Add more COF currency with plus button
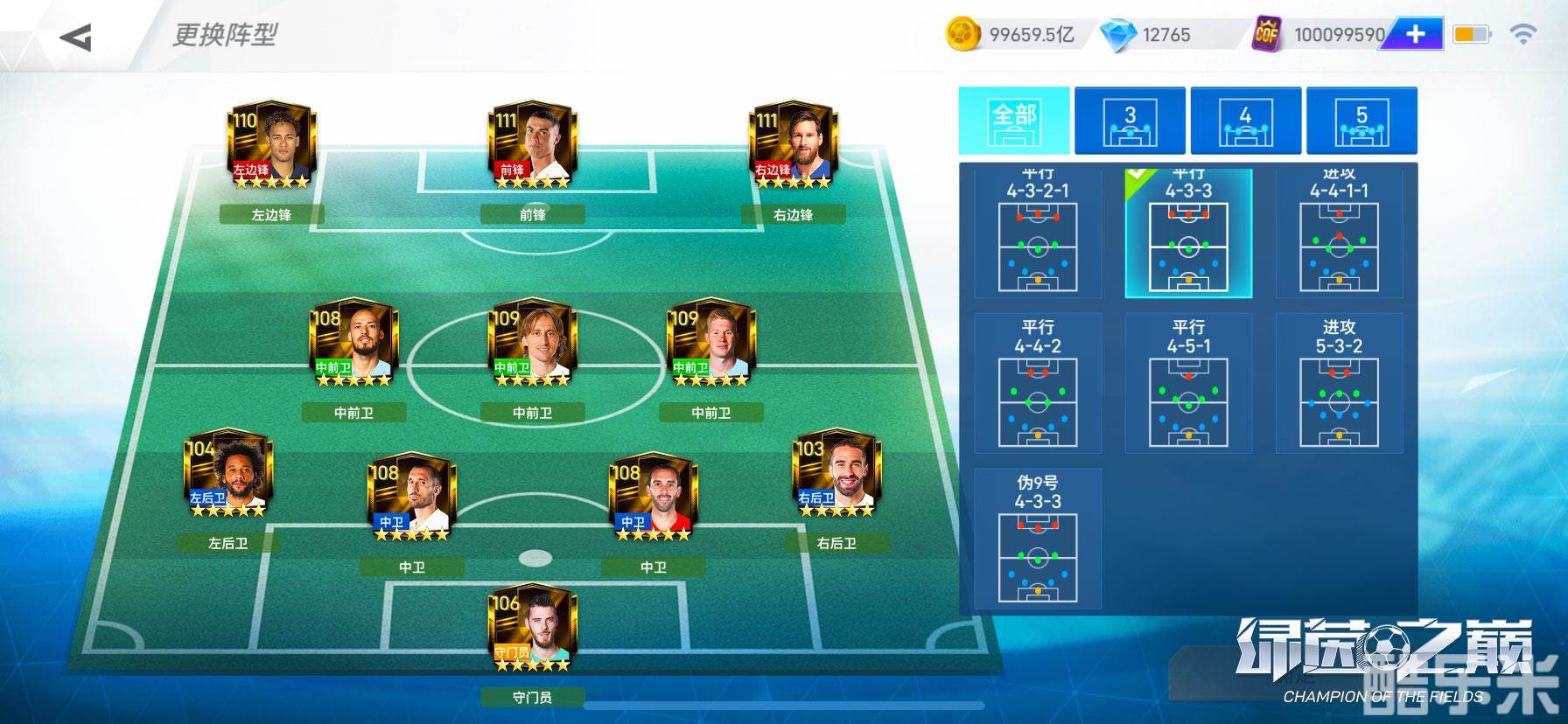The width and height of the screenshot is (1568, 724). click(x=1415, y=35)
